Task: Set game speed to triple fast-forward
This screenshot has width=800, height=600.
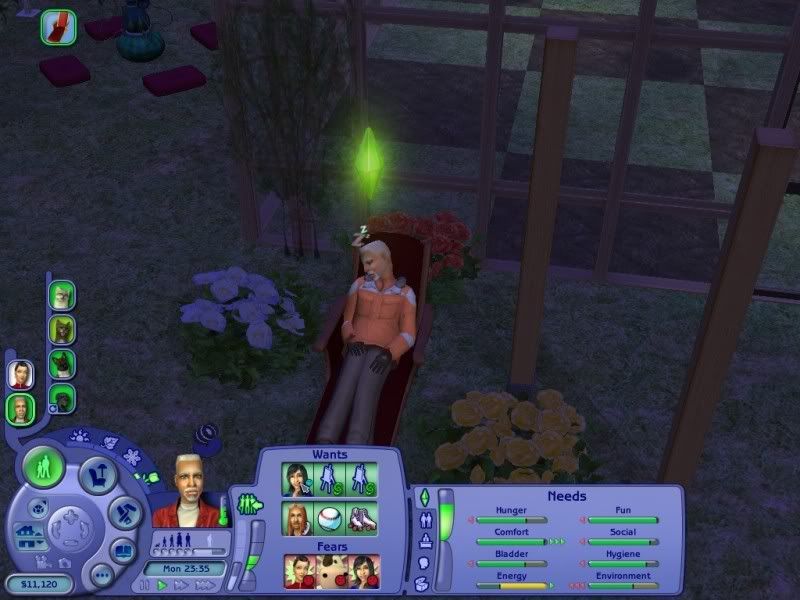Action: point(205,585)
